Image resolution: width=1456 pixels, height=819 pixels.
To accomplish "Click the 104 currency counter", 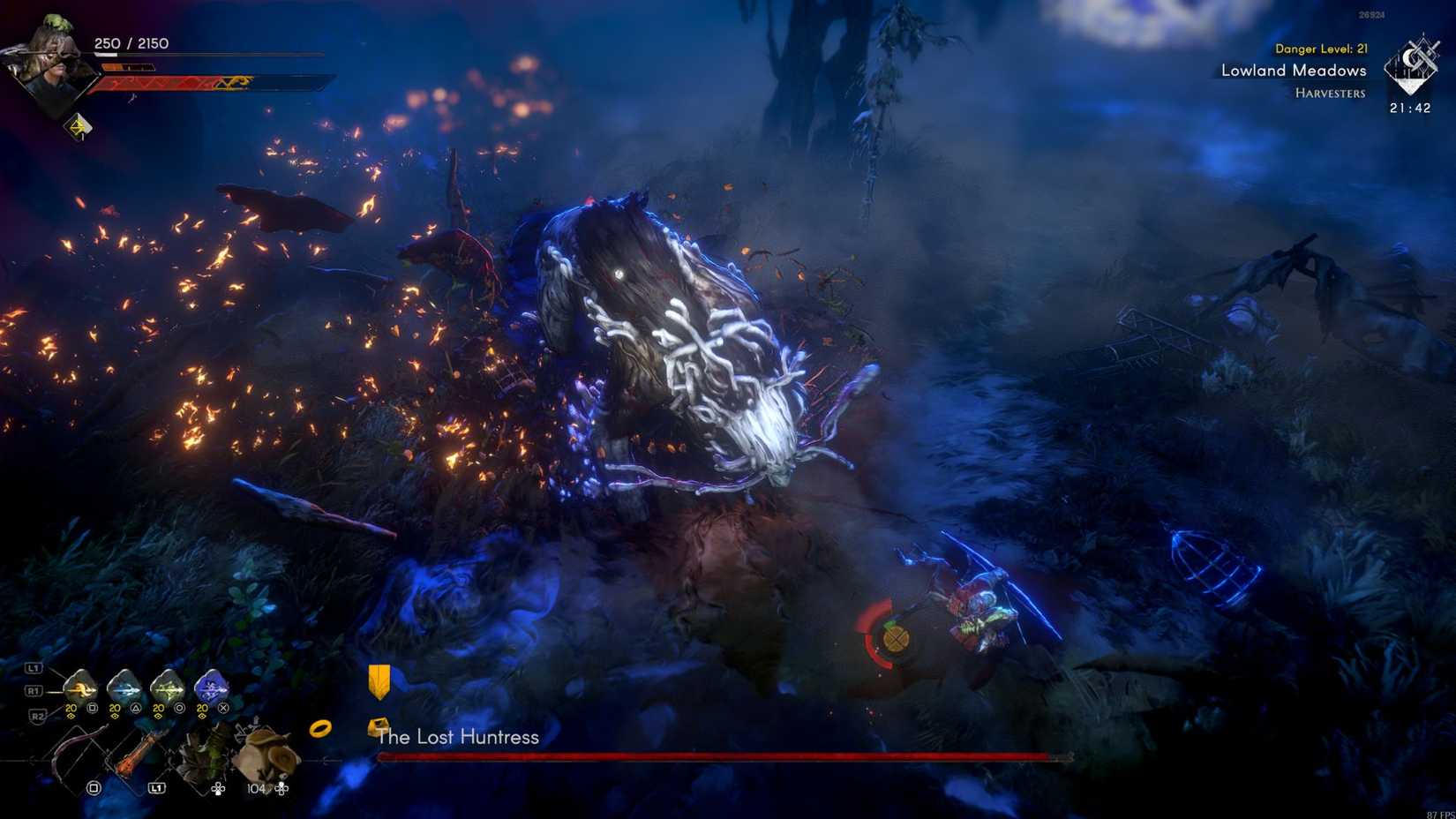I will tap(256, 788).
